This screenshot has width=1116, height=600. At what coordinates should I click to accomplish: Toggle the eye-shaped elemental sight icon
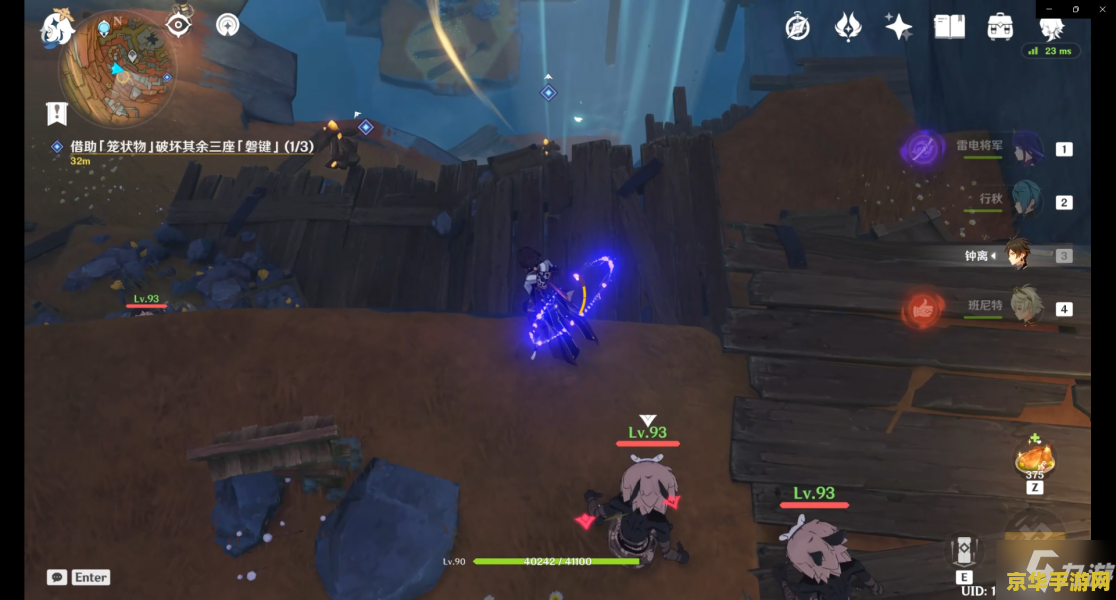click(179, 24)
